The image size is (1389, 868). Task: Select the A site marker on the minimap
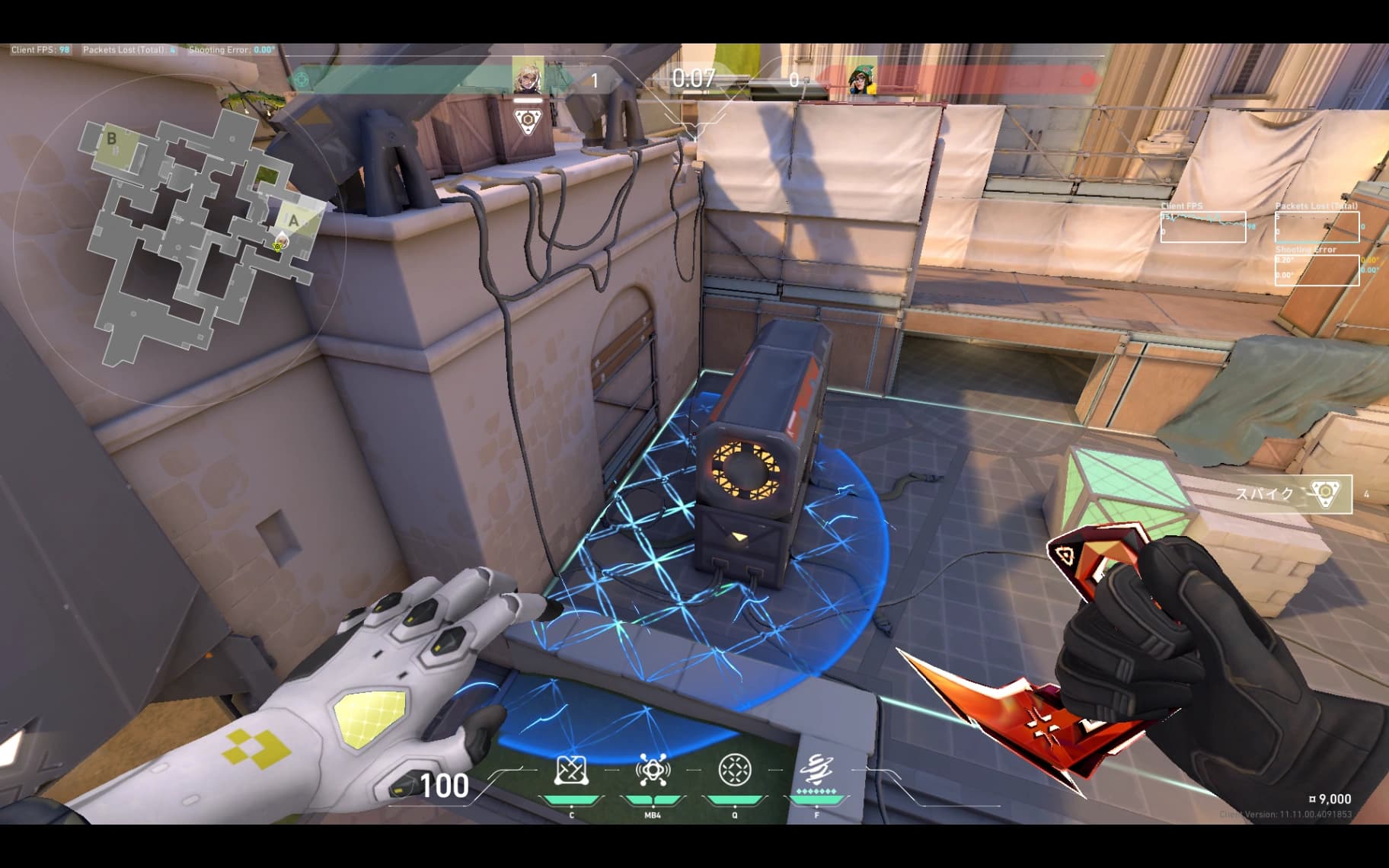[294, 222]
